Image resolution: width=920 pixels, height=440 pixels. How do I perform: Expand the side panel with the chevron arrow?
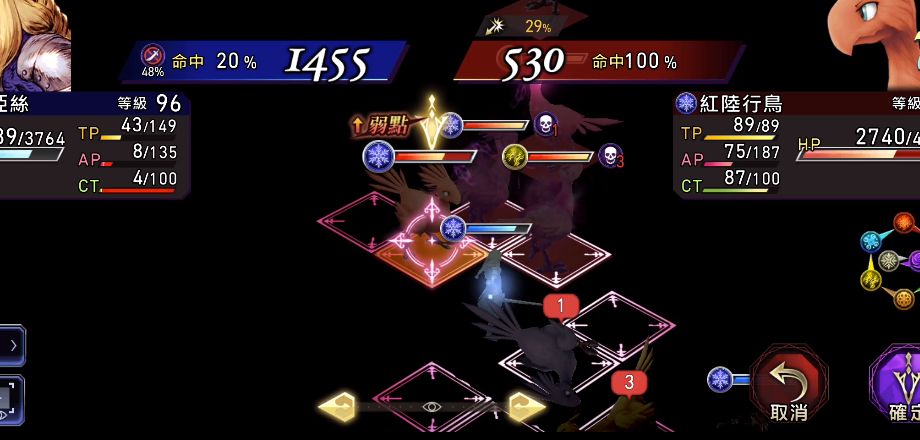tap(12, 345)
